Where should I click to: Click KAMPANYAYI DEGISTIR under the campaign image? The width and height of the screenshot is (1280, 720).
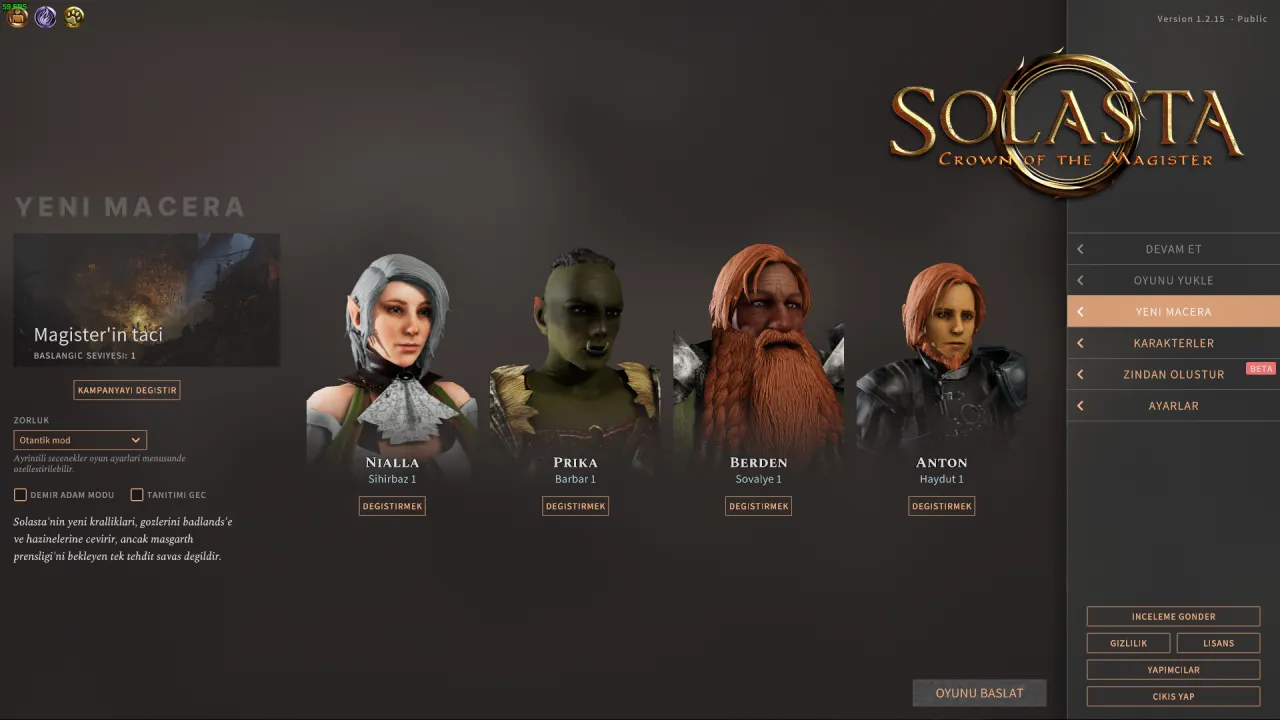127,389
